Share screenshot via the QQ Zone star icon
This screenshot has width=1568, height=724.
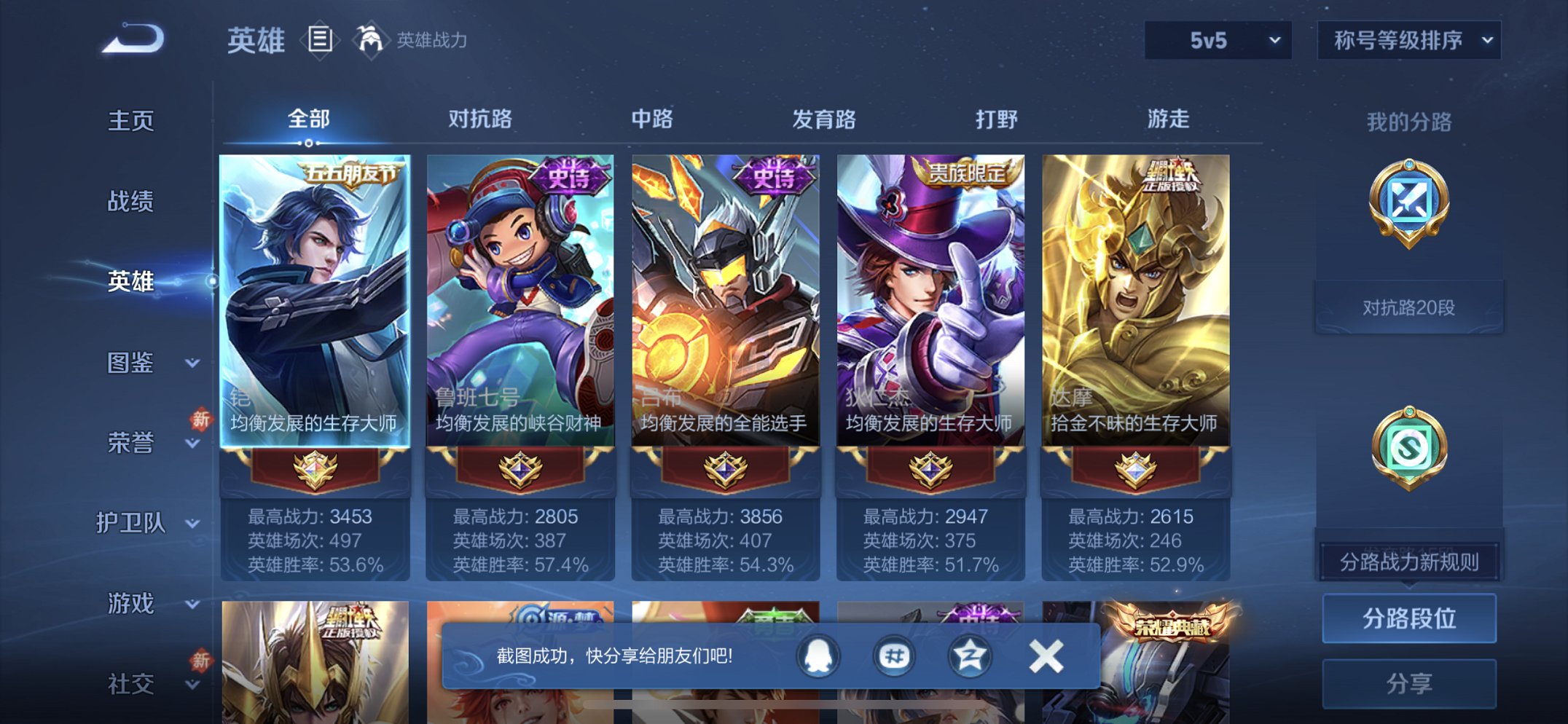coord(969,654)
